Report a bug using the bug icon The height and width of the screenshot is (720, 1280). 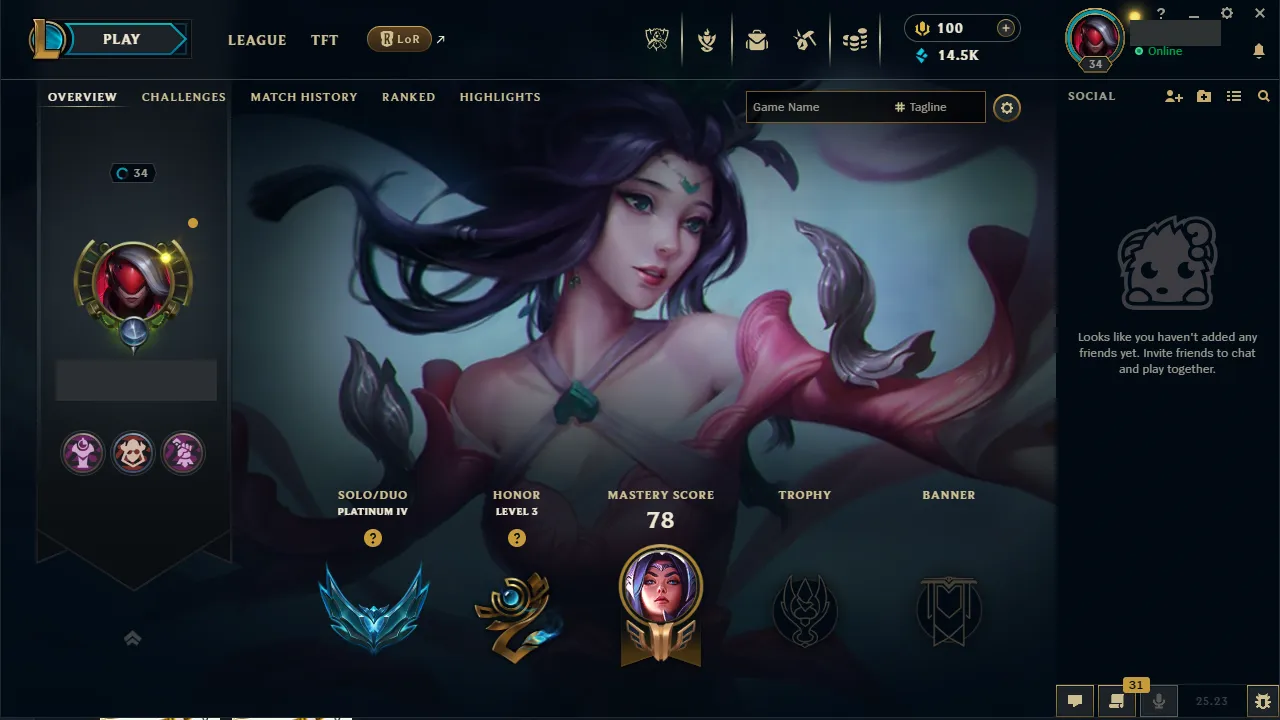1262,701
